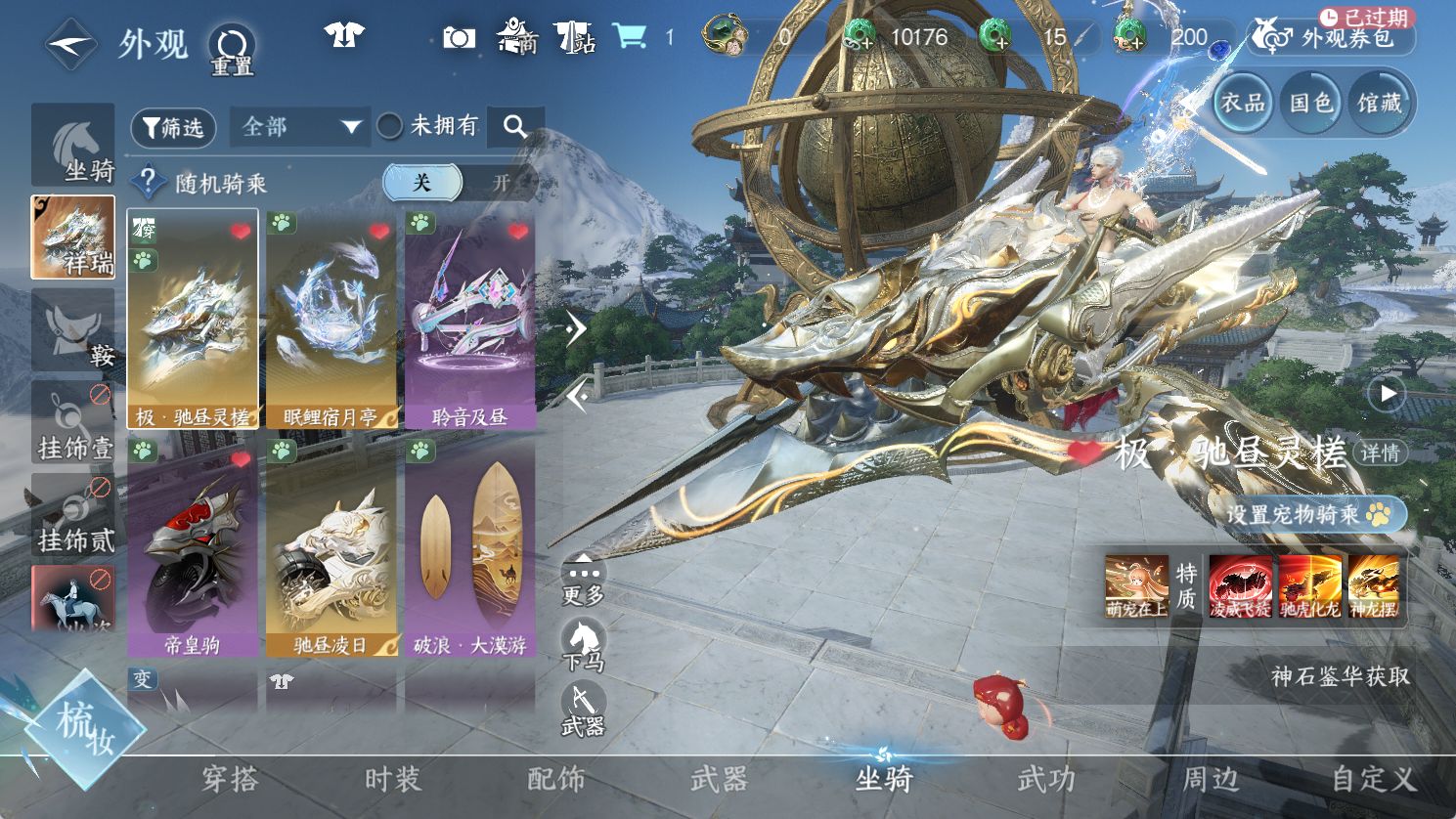
Task: Switch to the 时装 tab
Action: coord(392,779)
